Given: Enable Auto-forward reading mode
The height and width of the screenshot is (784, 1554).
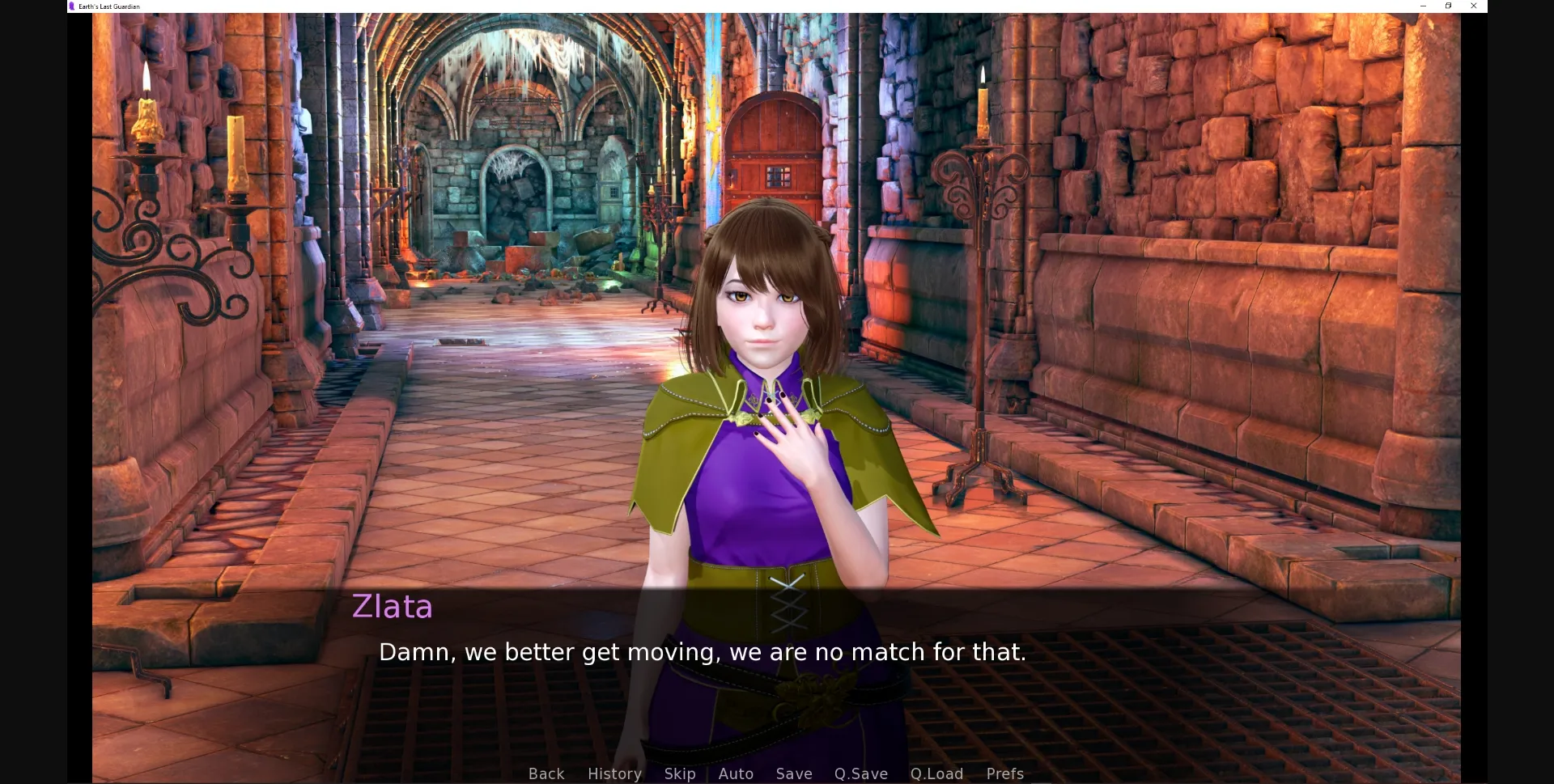Looking at the screenshot, I should (x=735, y=773).
